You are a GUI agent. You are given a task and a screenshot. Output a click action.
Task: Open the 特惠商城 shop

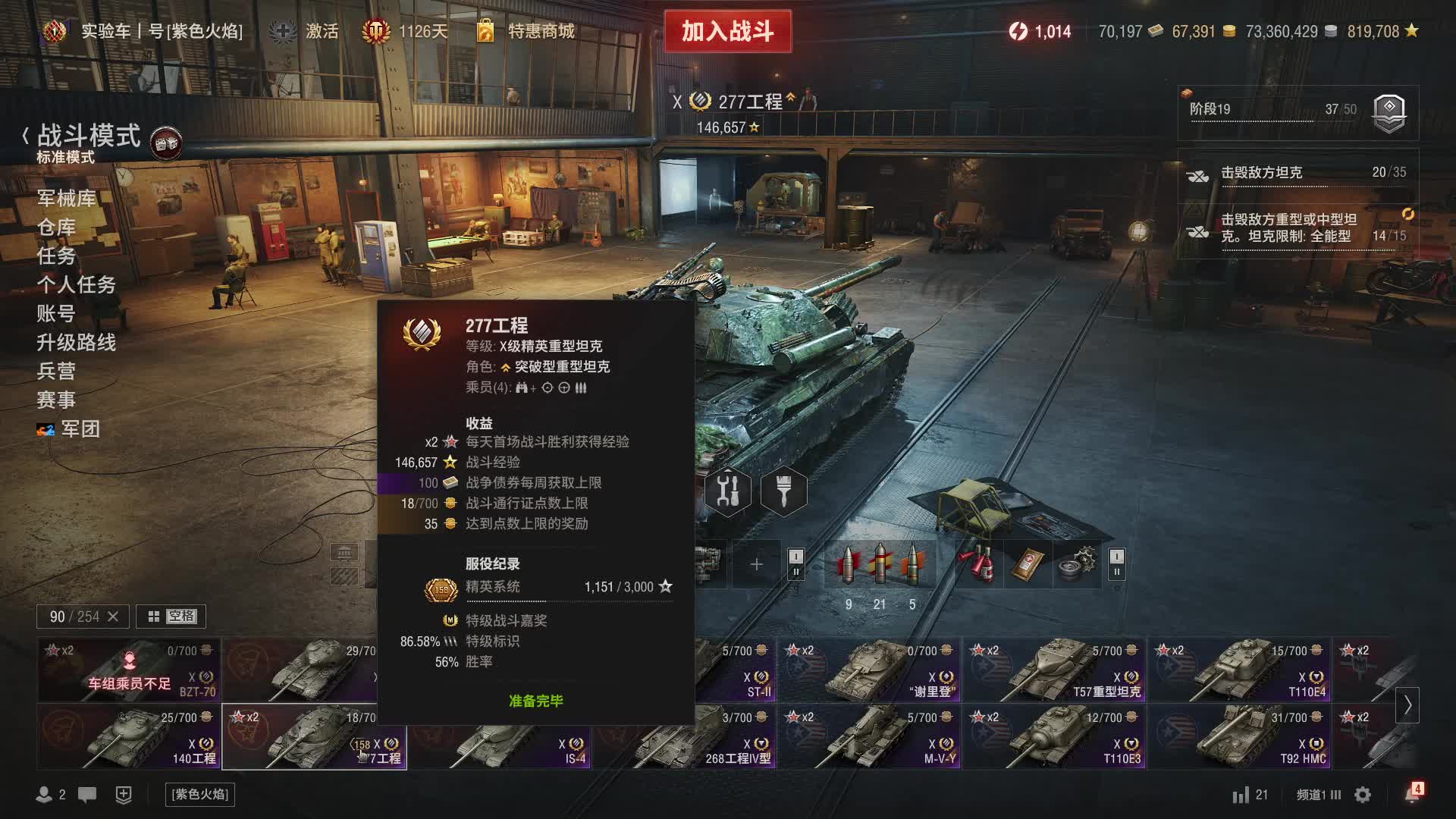tap(540, 31)
